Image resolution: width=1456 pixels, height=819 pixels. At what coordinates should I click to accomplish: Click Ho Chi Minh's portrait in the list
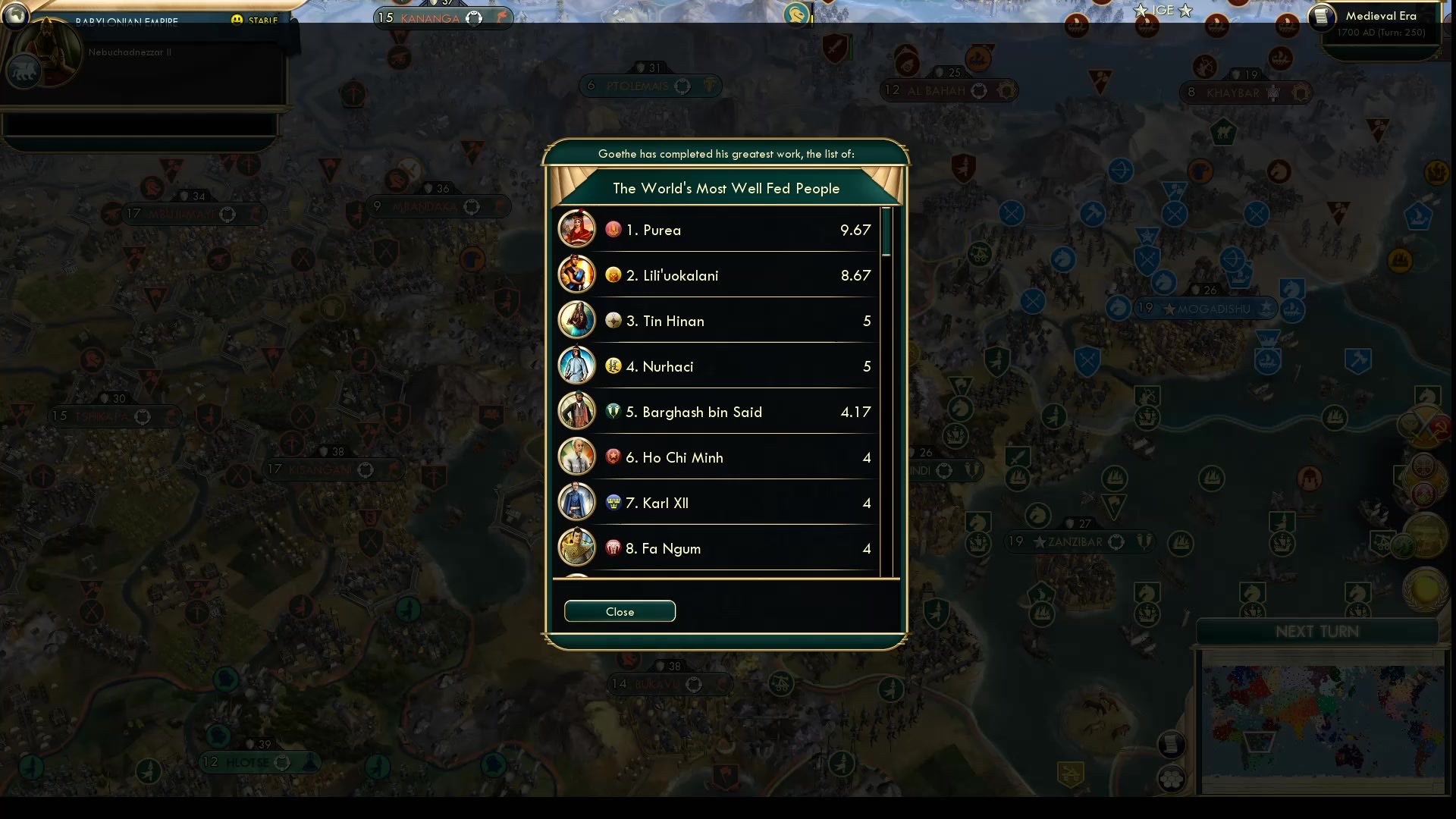[x=577, y=456]
